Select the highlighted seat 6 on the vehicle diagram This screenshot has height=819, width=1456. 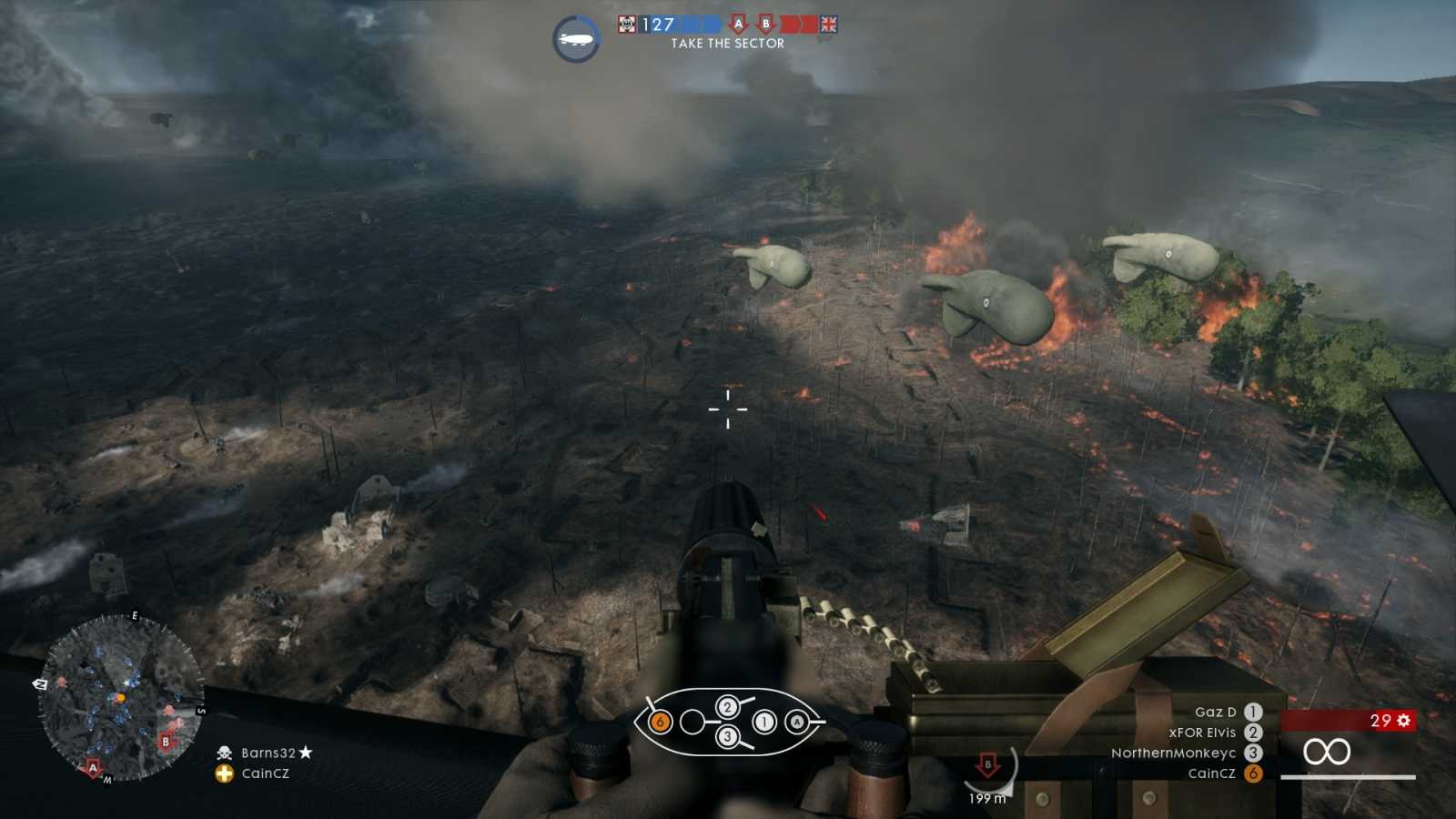coord(660,722)
